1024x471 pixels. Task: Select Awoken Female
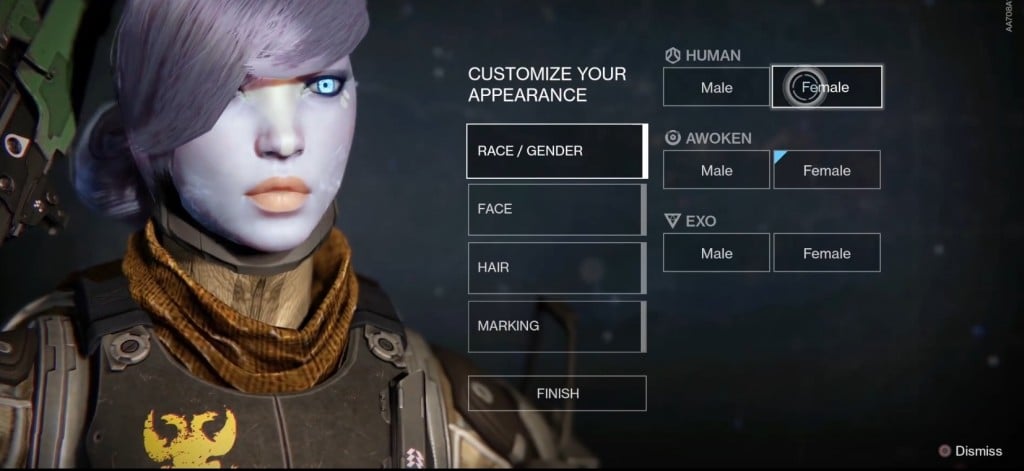827,170
